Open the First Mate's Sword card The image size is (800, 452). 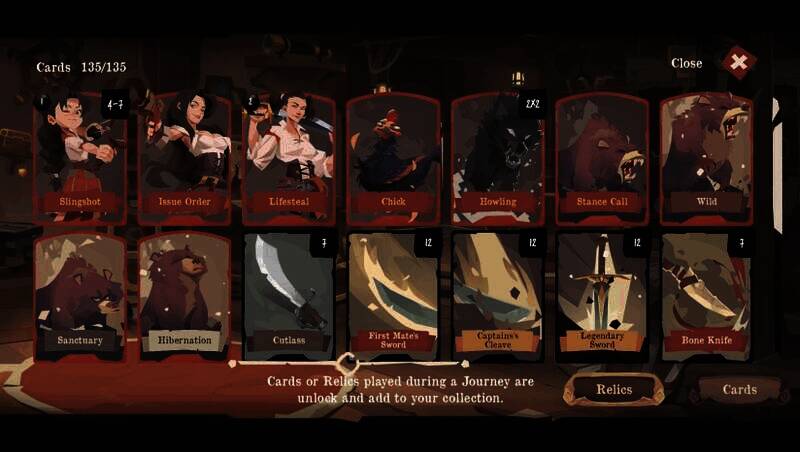(394, 295)
